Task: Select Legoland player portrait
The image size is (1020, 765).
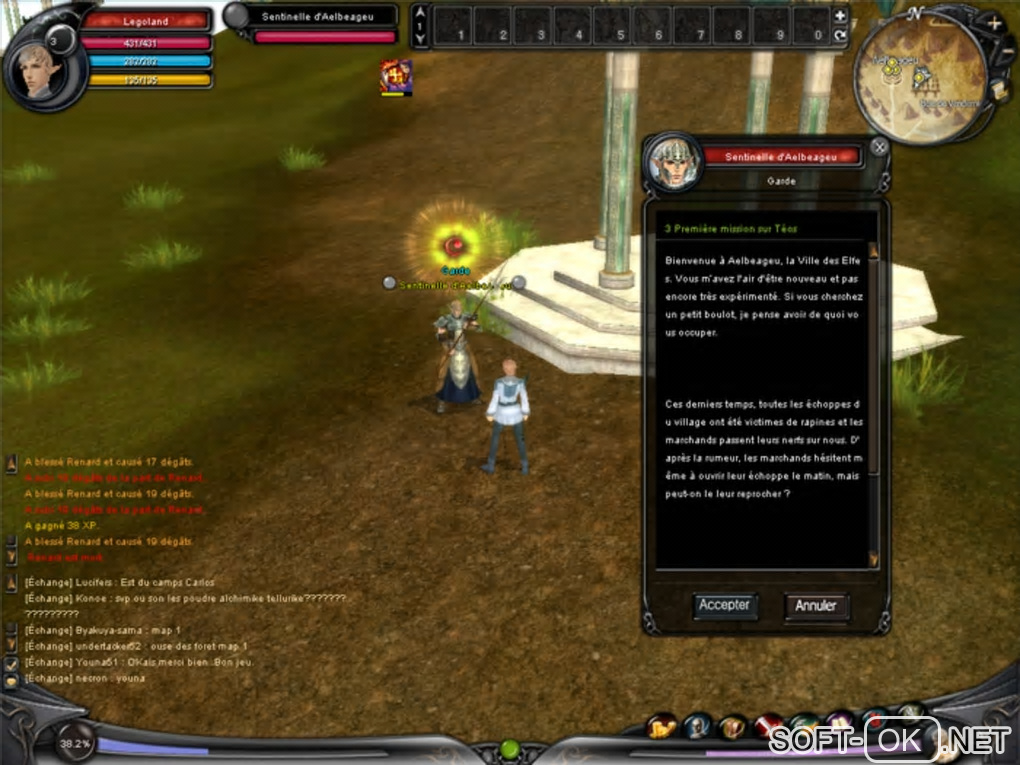Action: (40, 68)
